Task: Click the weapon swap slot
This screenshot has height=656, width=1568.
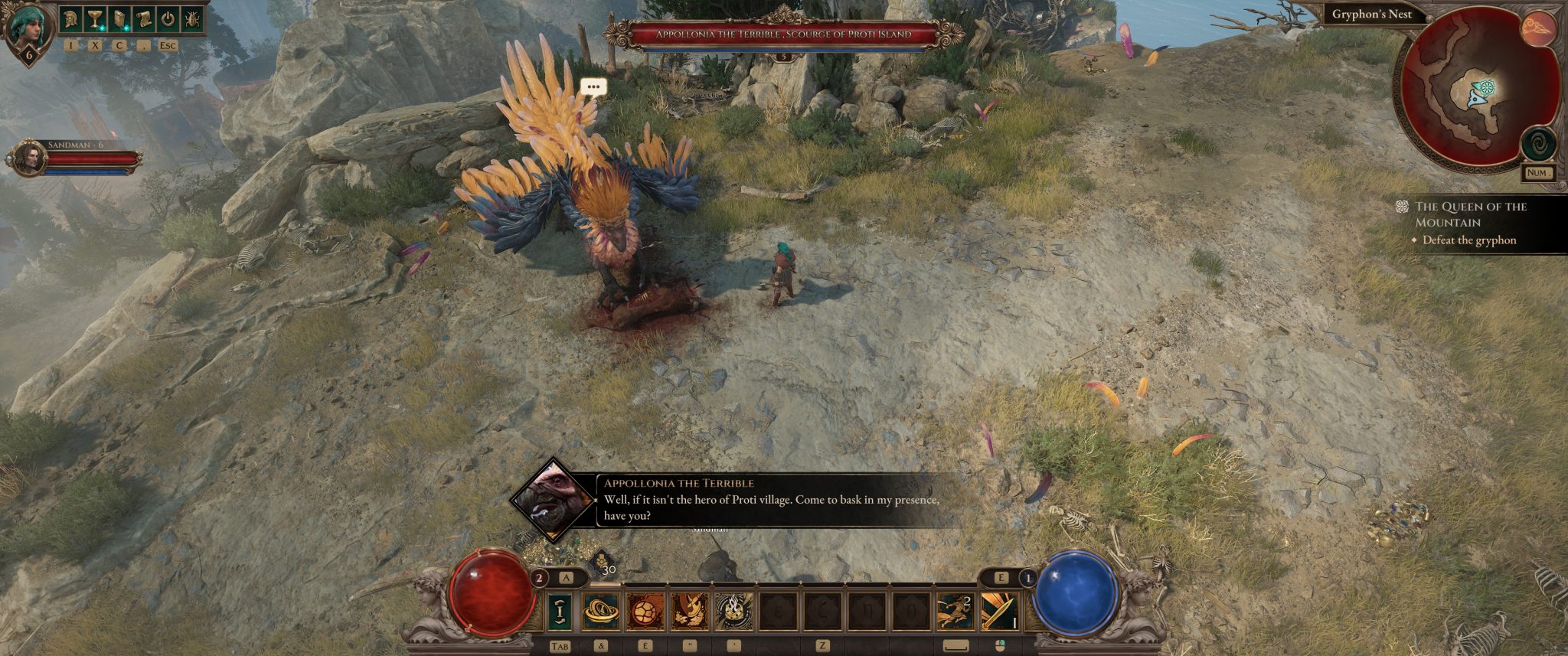Action: click(x=560, y=611)
